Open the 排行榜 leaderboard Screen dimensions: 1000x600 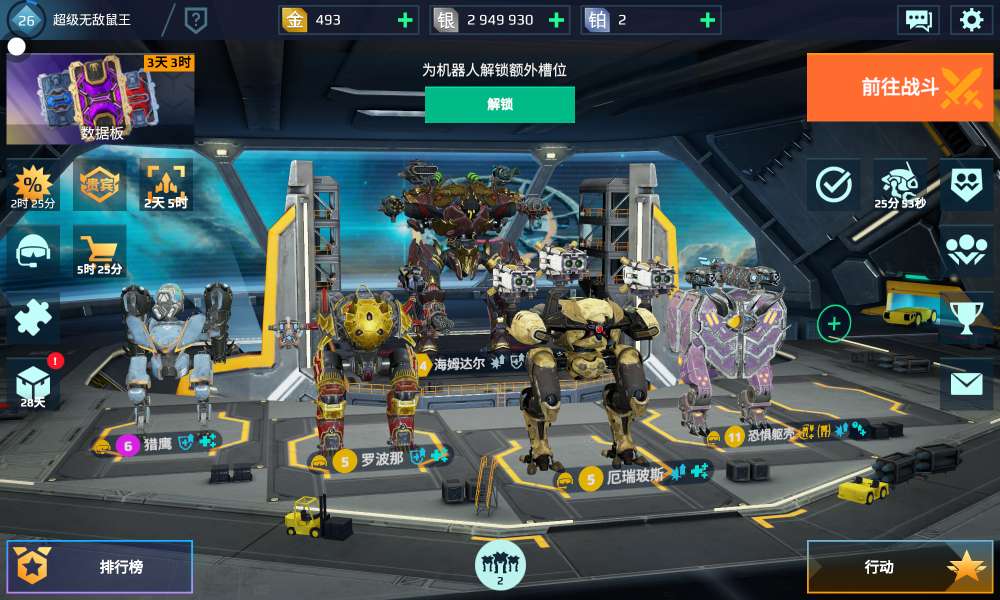click(x=100, y=567)
